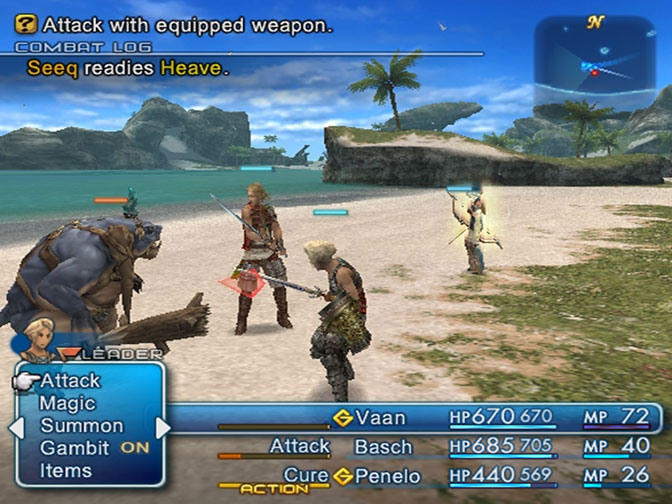
Task: Select Basch in the party list
Action: (x=382, y=446)
